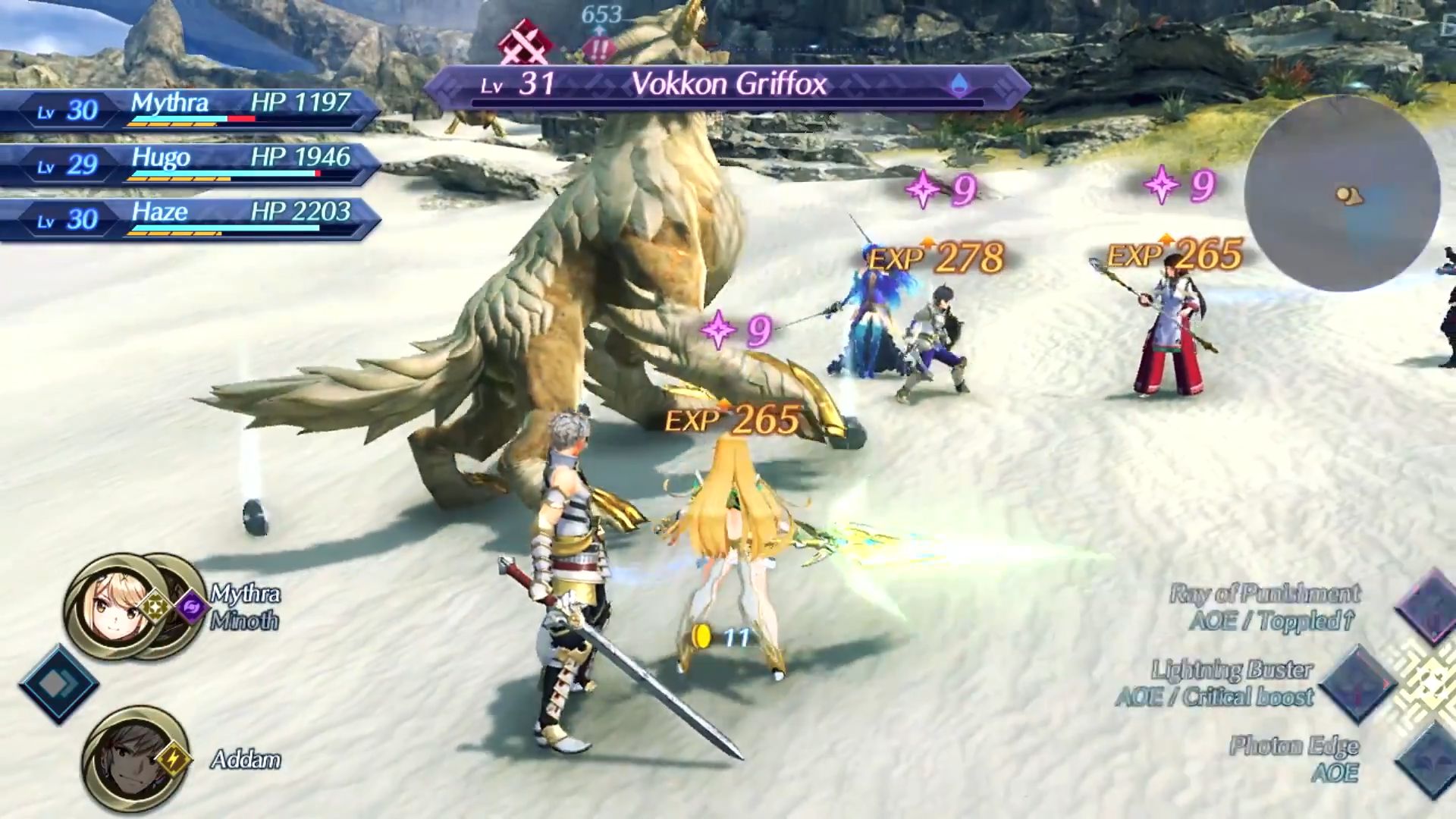Click the Vokkon Griffox target banner
This screenshot has width=1456, height=819.
coord(726,85)
